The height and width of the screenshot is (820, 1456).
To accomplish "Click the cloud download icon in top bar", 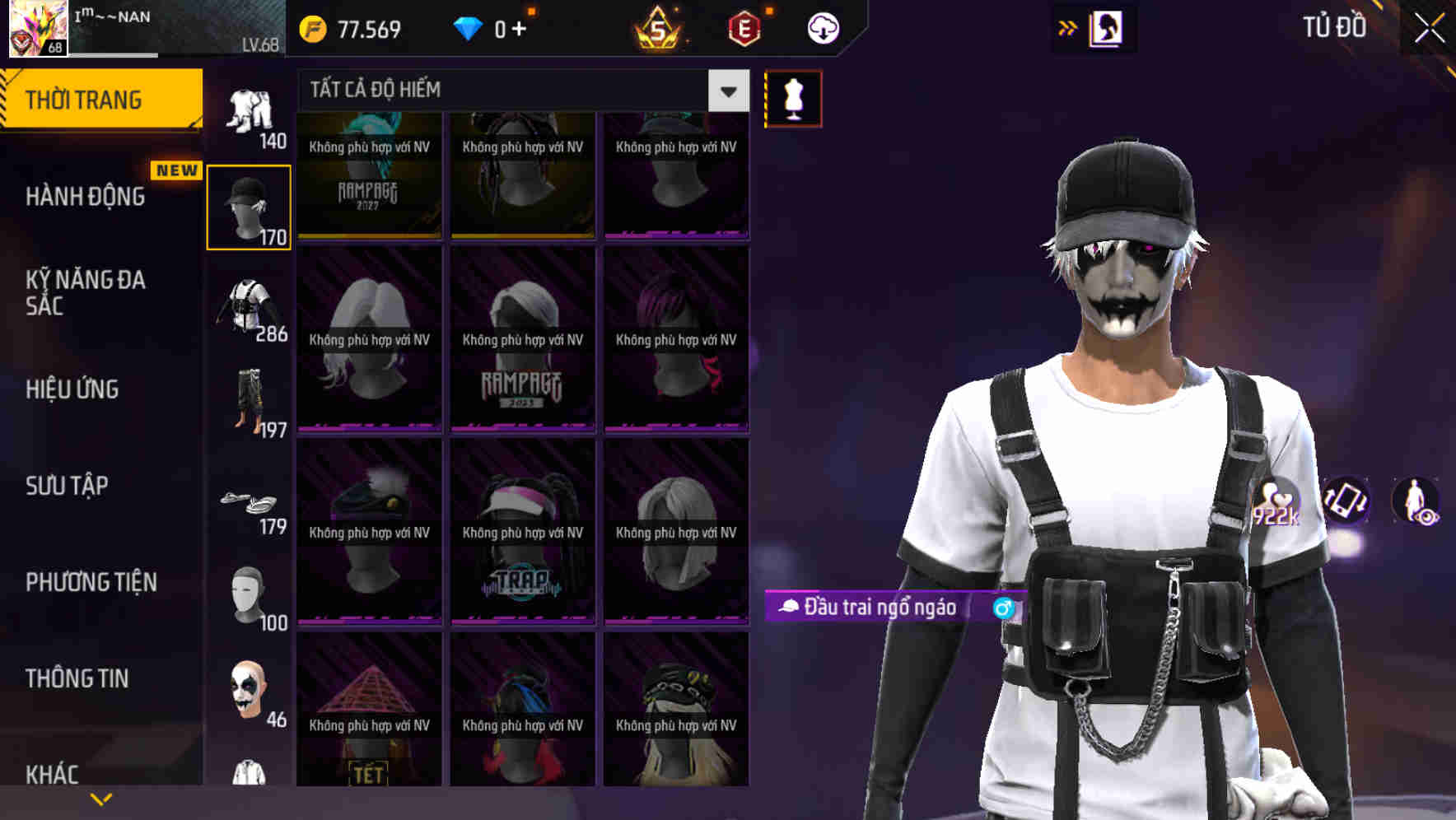I will (x=823, y=28).
